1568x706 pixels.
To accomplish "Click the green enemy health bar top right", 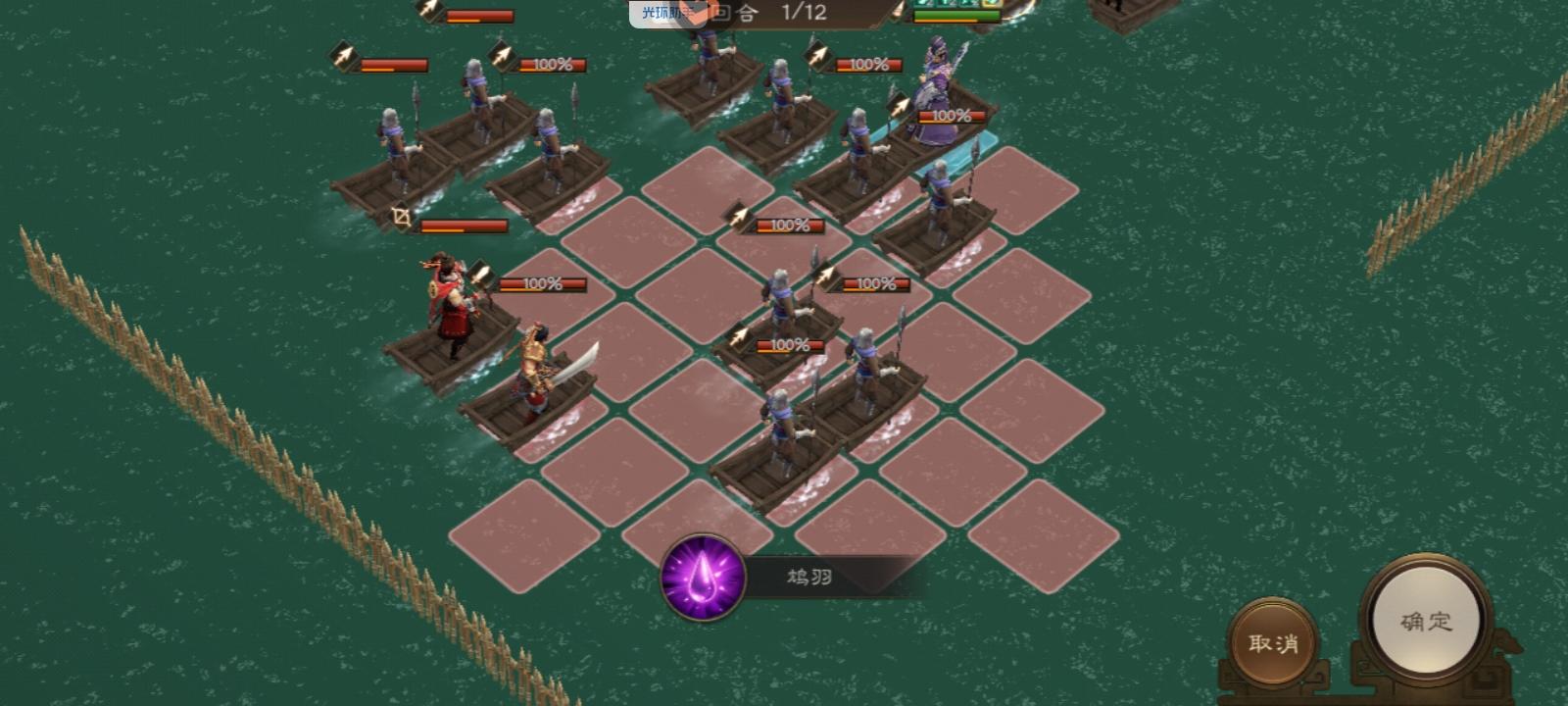I will [x=956, y=15].
